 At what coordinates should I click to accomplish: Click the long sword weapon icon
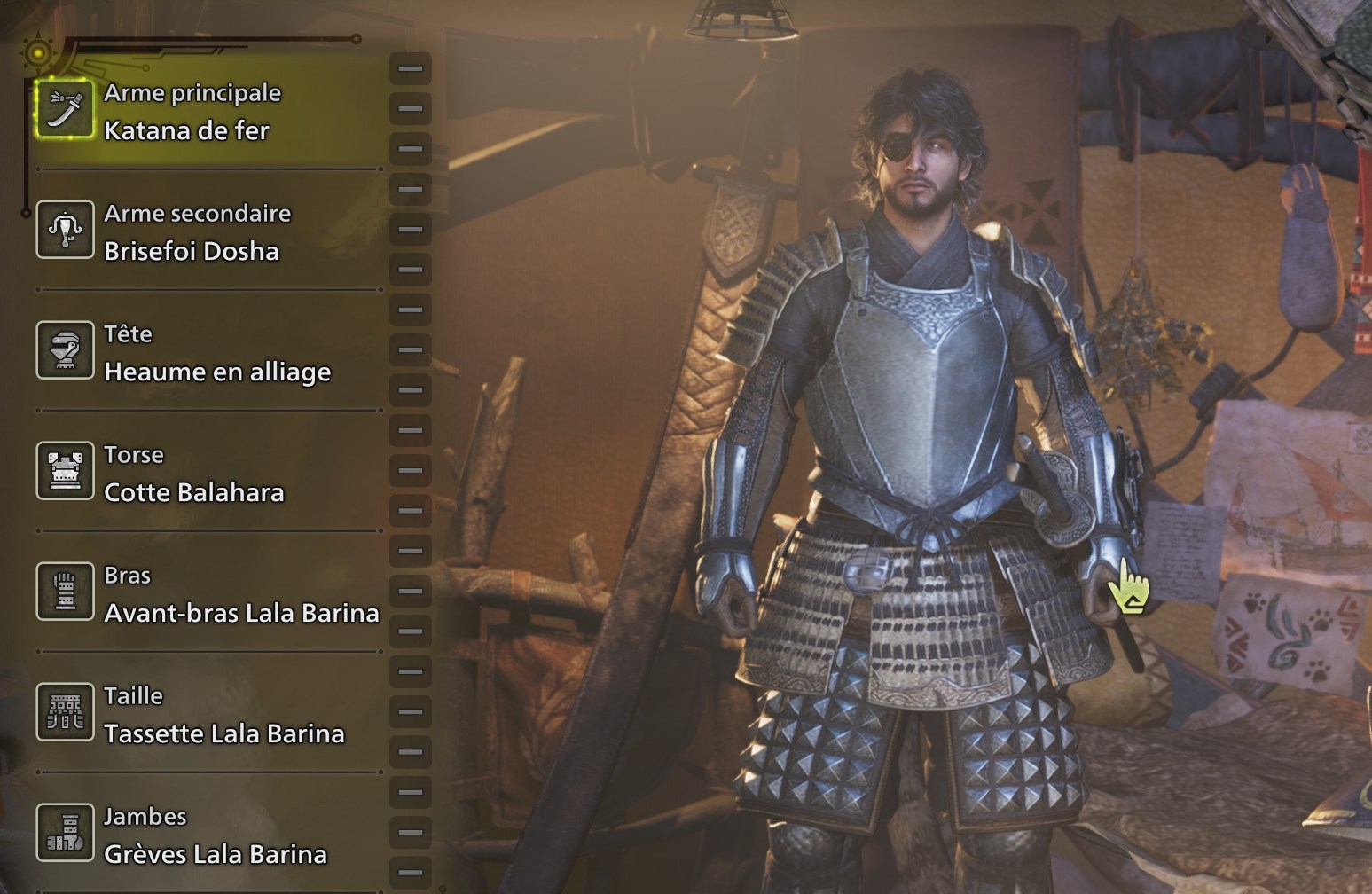pyautogui.click(x=65, y=109)
